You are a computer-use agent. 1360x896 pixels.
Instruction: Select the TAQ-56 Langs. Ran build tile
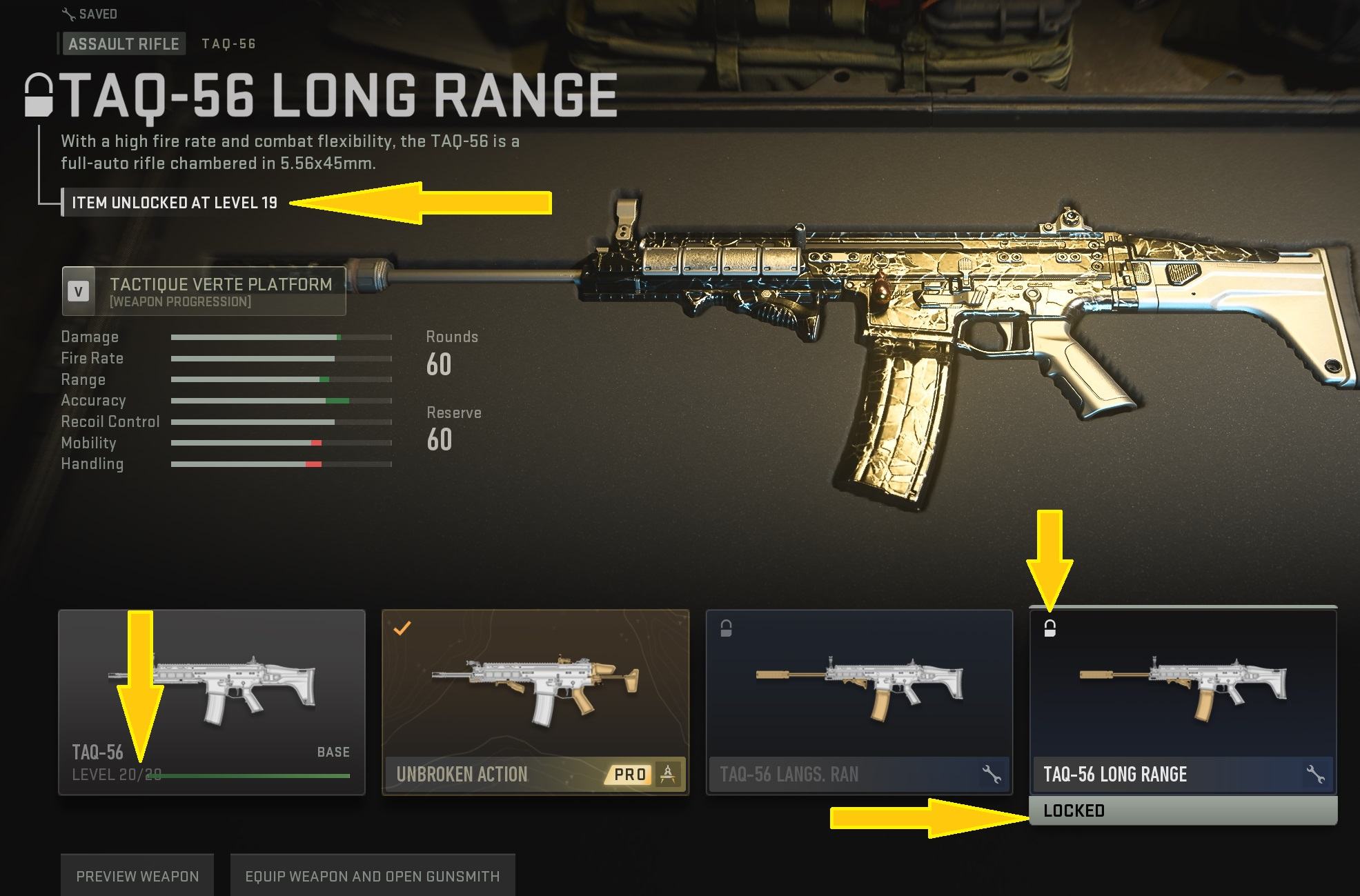pyautogui.click(x=858, y=701)
